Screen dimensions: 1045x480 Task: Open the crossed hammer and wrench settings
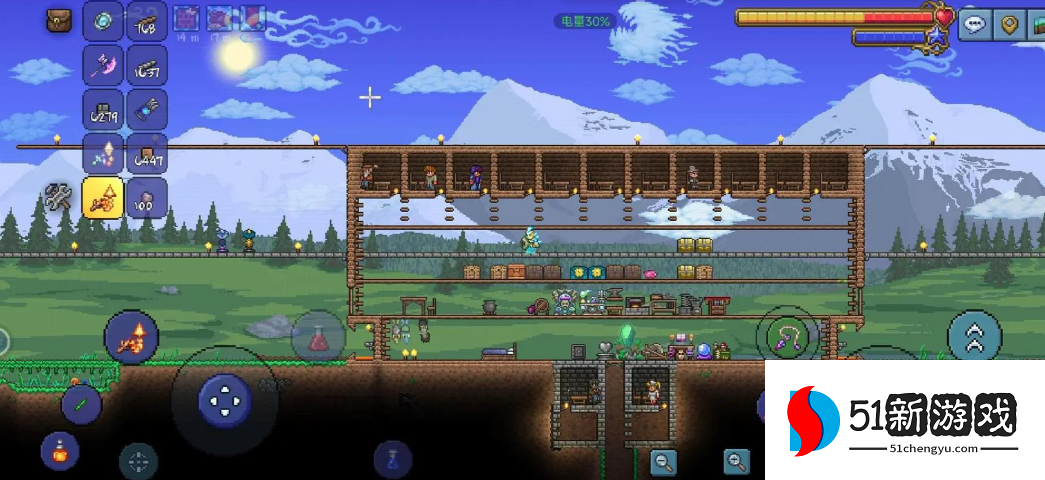[x=59, y=197]
